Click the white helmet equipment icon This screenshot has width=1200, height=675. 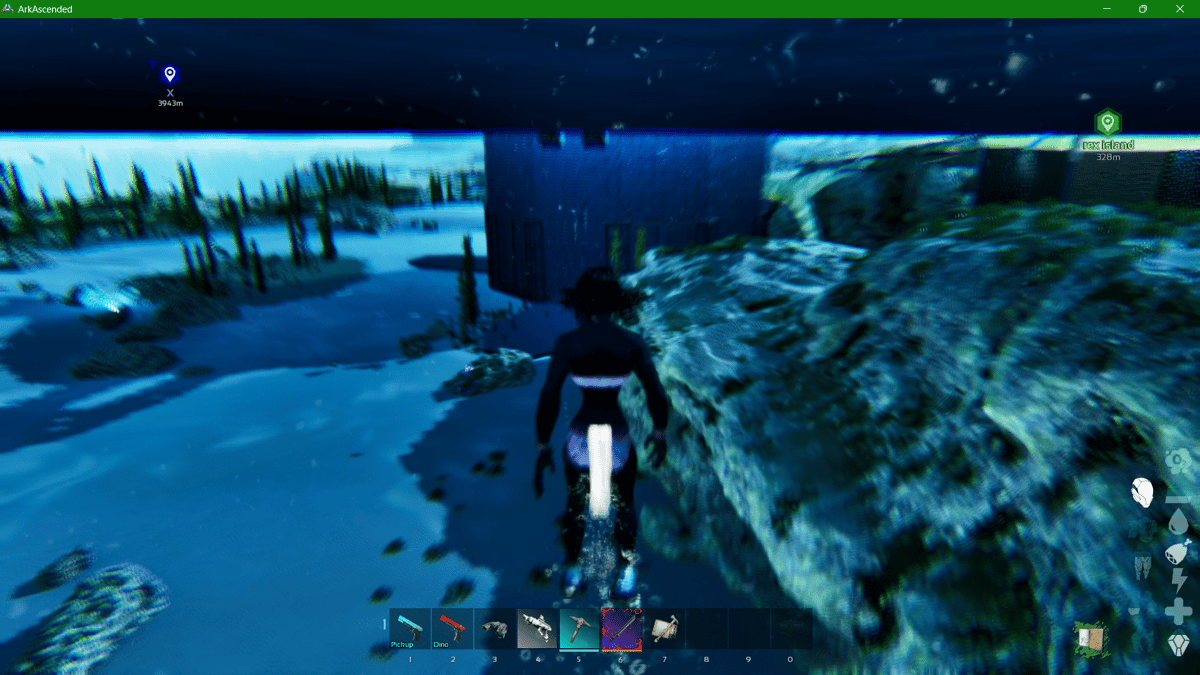pyautogui.click(x=1142, y=491)
